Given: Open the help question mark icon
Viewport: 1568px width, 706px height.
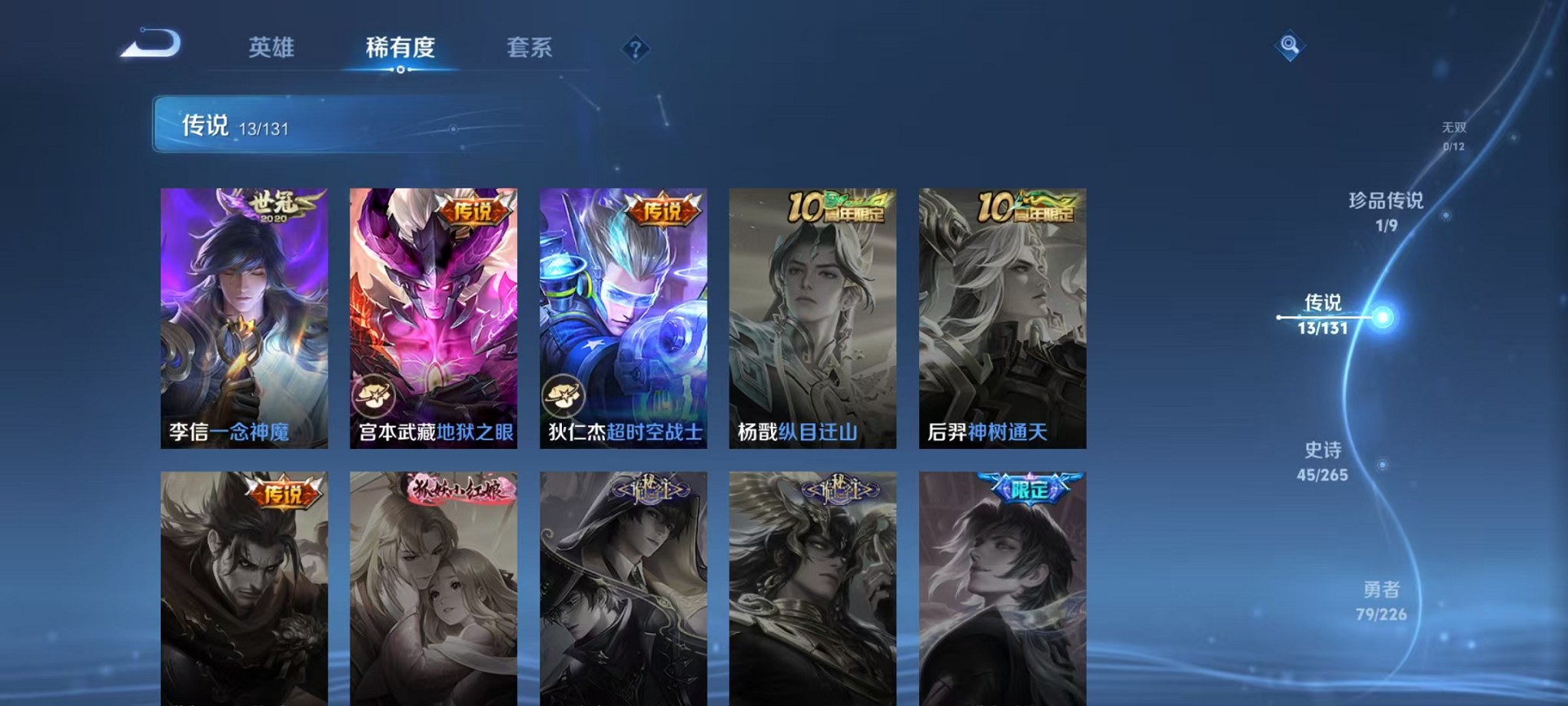Looking at the screenshot, I should [x=635, y=50].
